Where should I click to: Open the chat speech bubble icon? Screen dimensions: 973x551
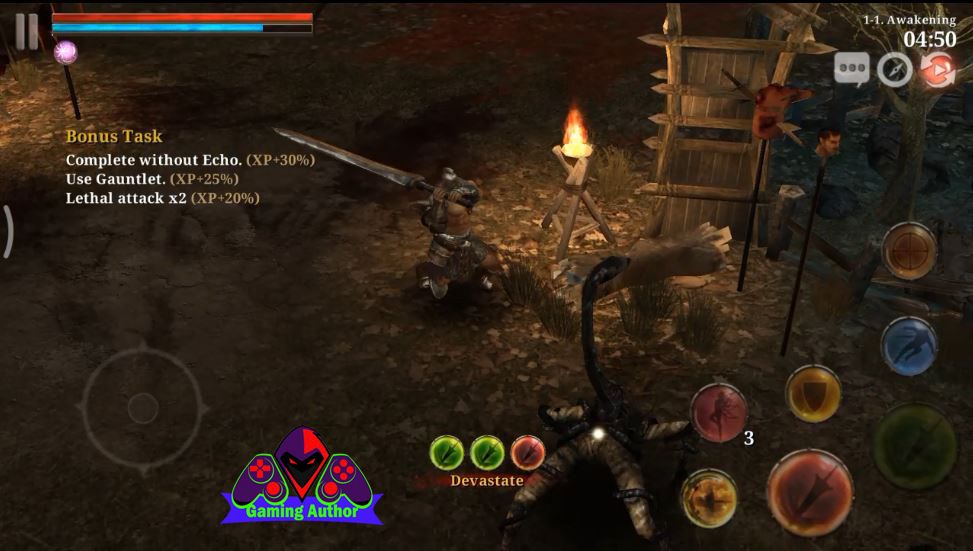pos(852,69)
